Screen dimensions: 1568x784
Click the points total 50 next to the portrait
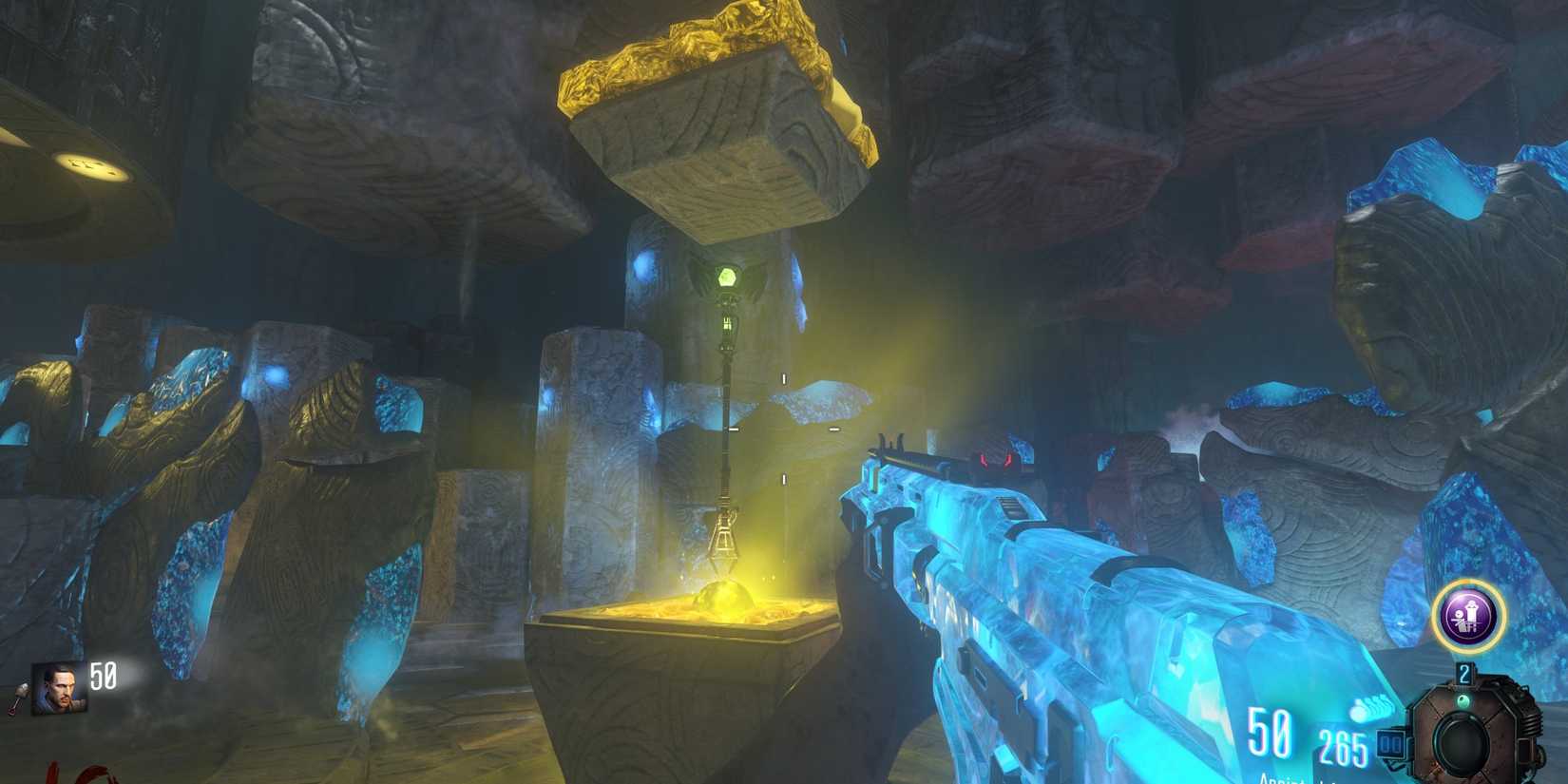click(103, 677)
